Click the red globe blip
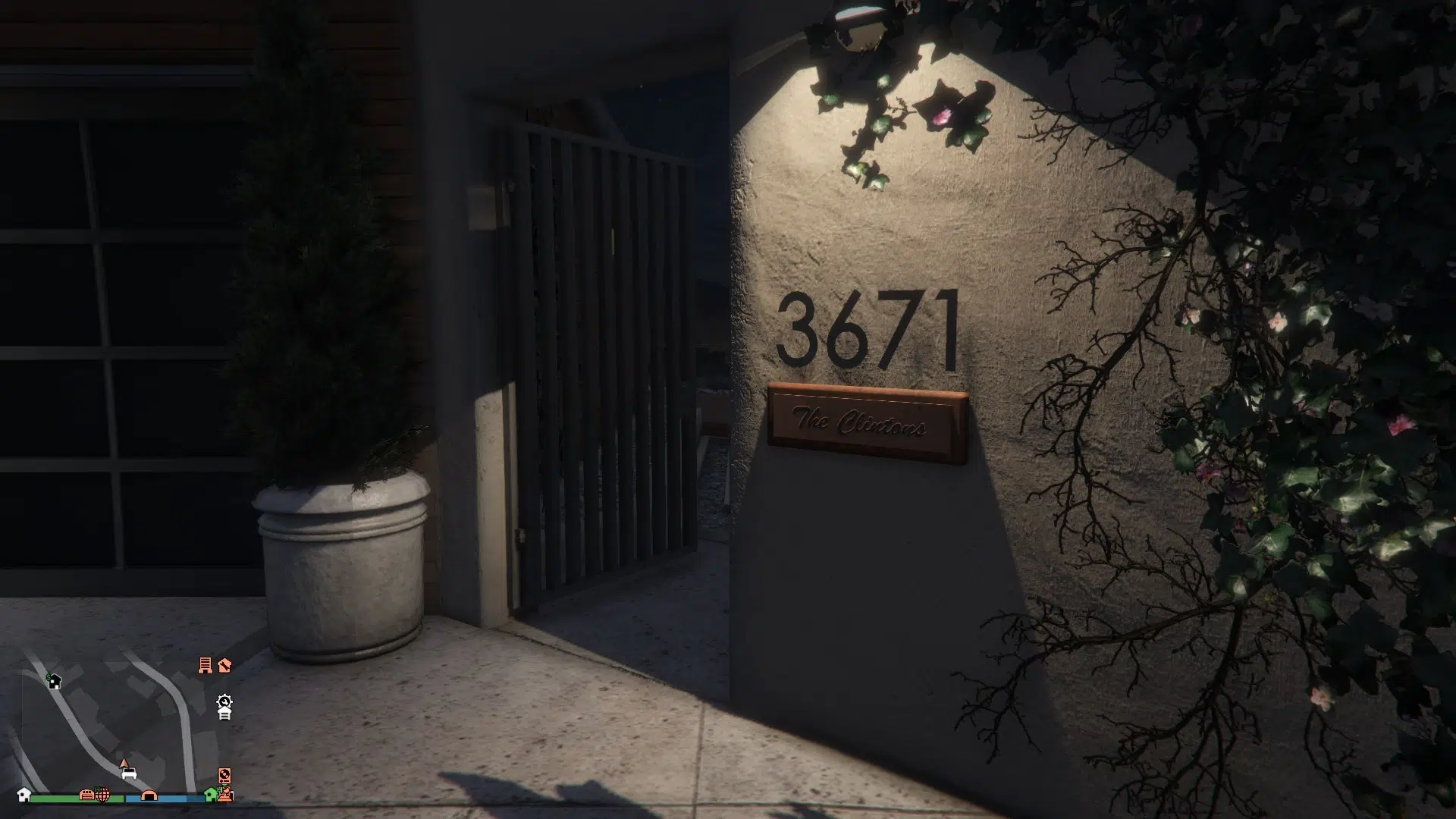 [x=102, y=795]
